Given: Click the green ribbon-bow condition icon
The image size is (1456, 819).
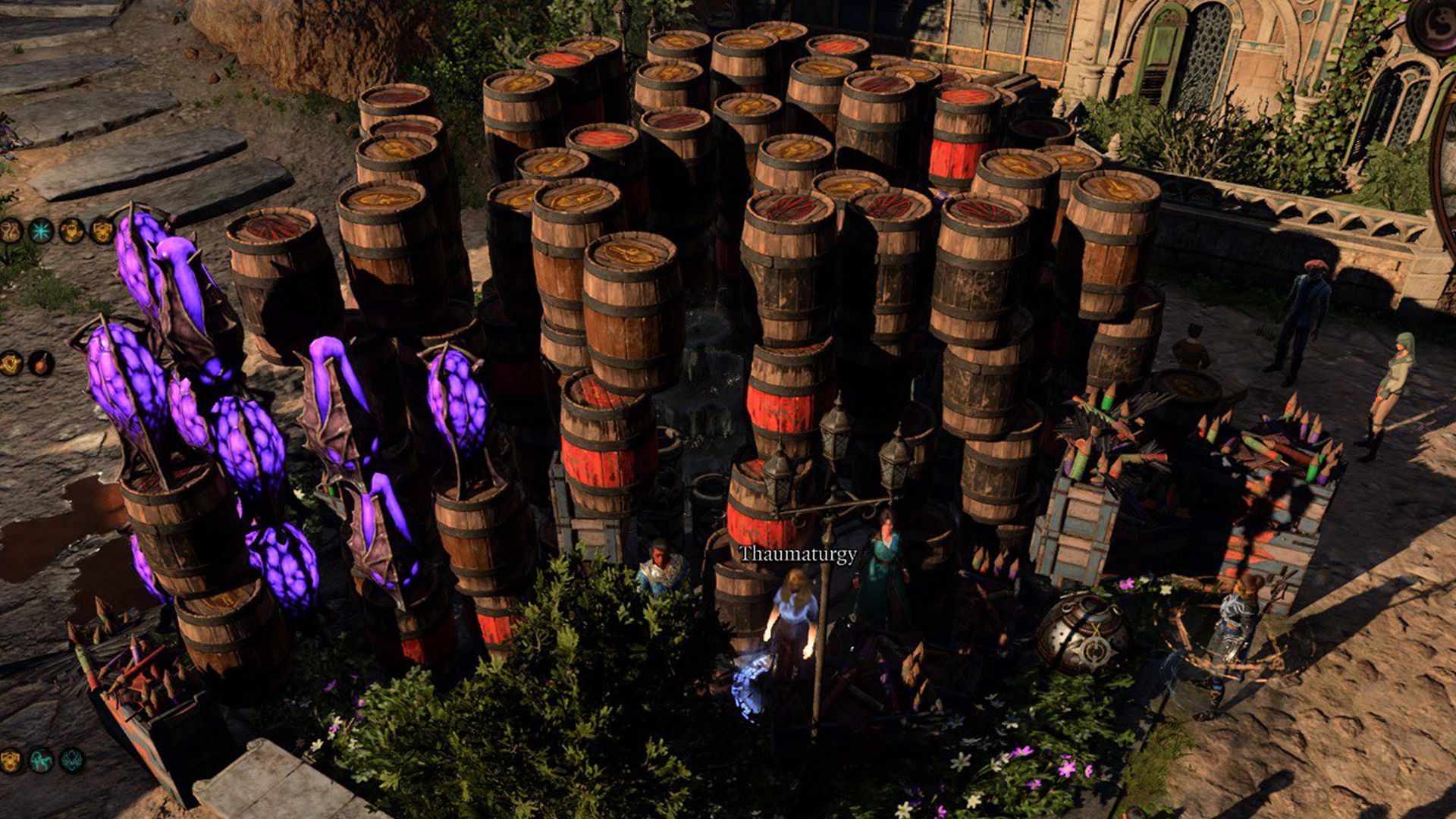Looking at the screenshot, I should coord(41,762).
